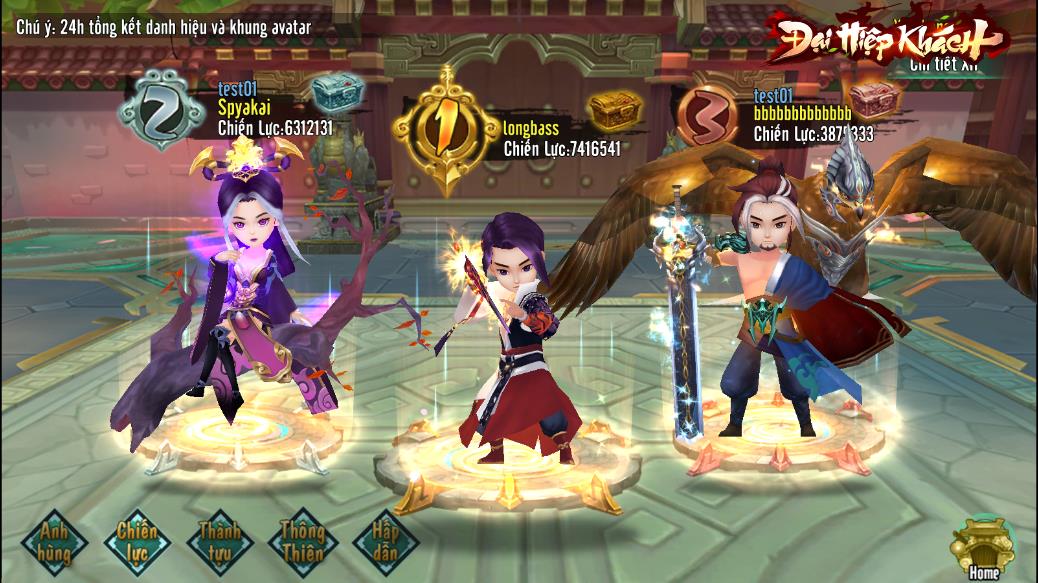
Task: Return to the Home screen
Action: (982, 549)
